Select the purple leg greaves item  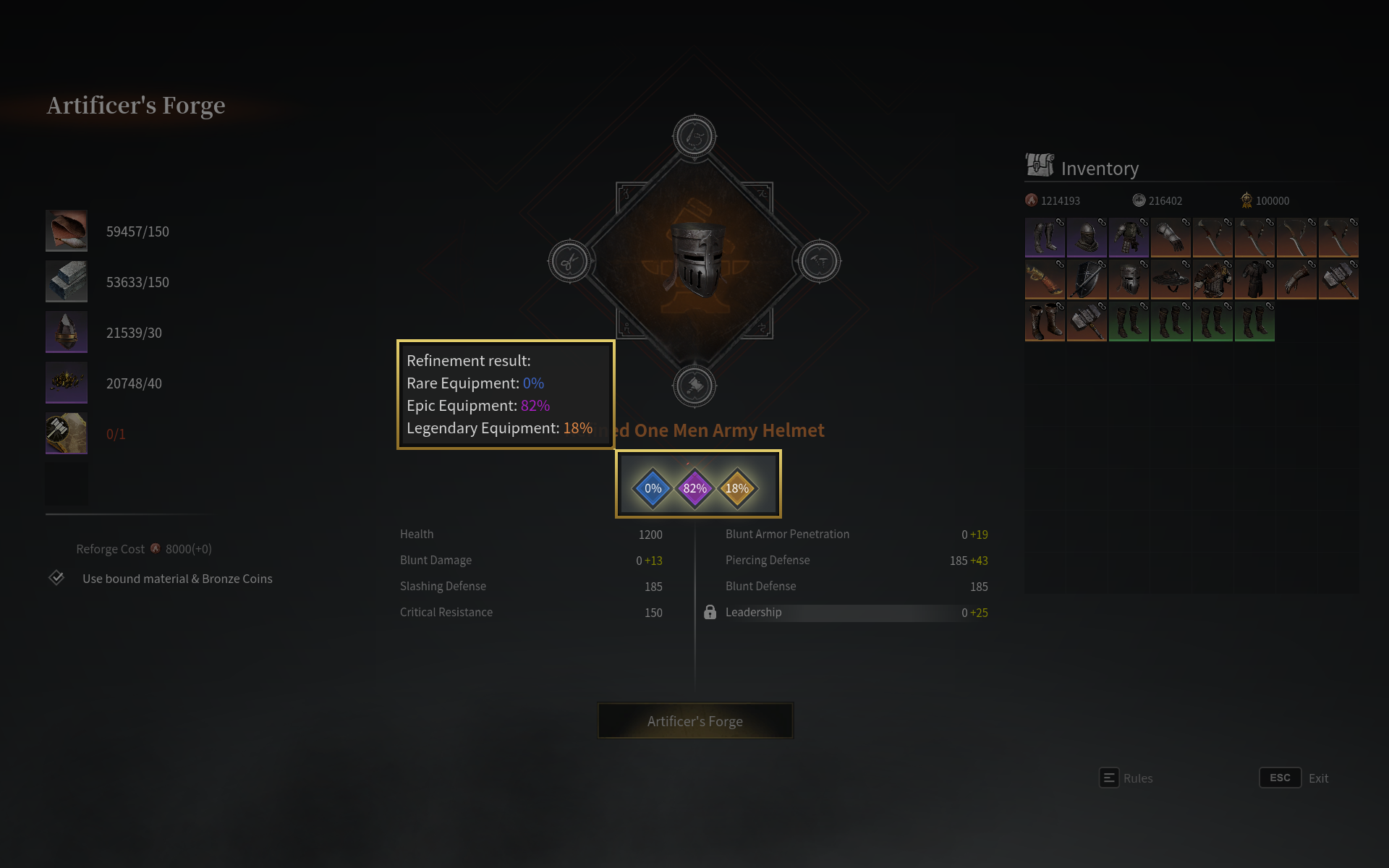coord(1045,237)
